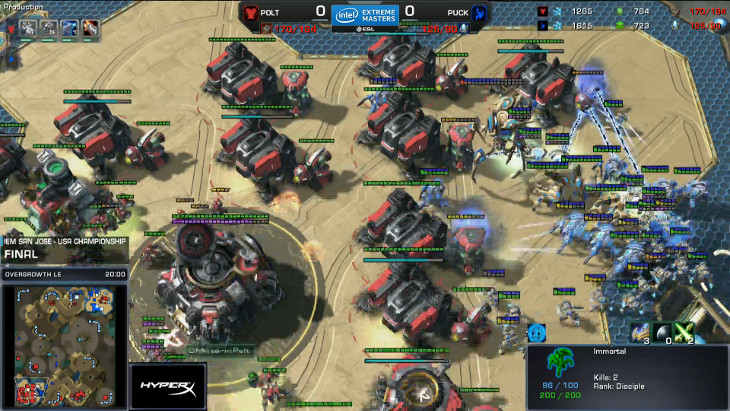Open the Production tab header

[x=24, y=7]
